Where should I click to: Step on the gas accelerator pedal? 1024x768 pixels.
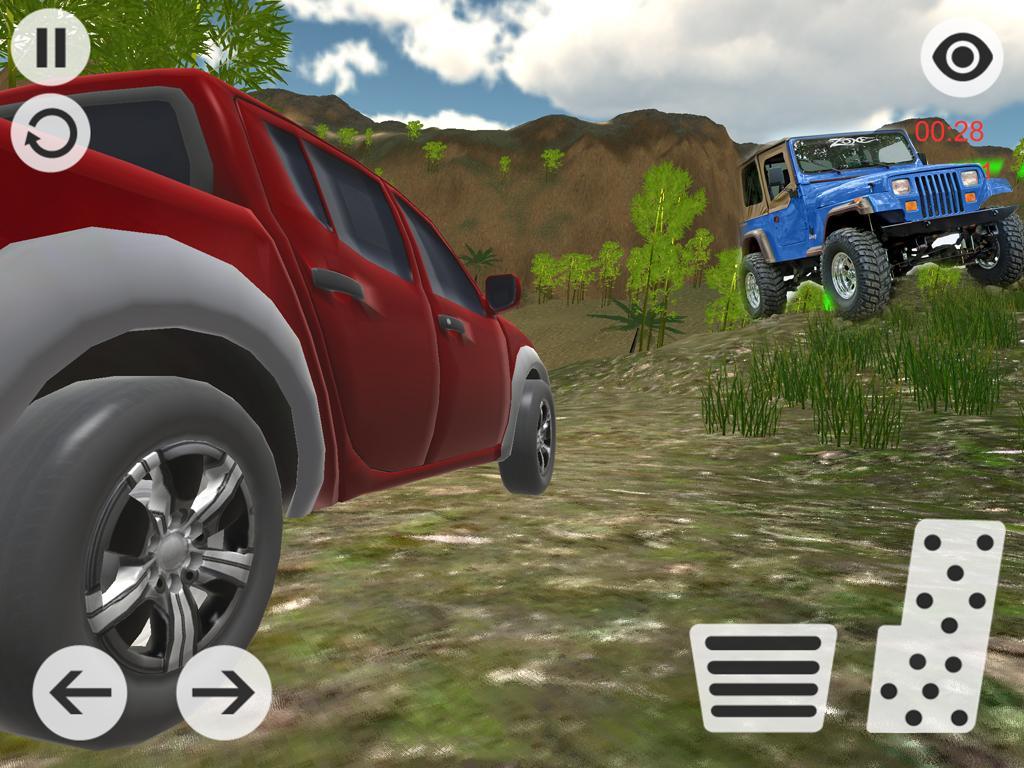pos(937,627)
